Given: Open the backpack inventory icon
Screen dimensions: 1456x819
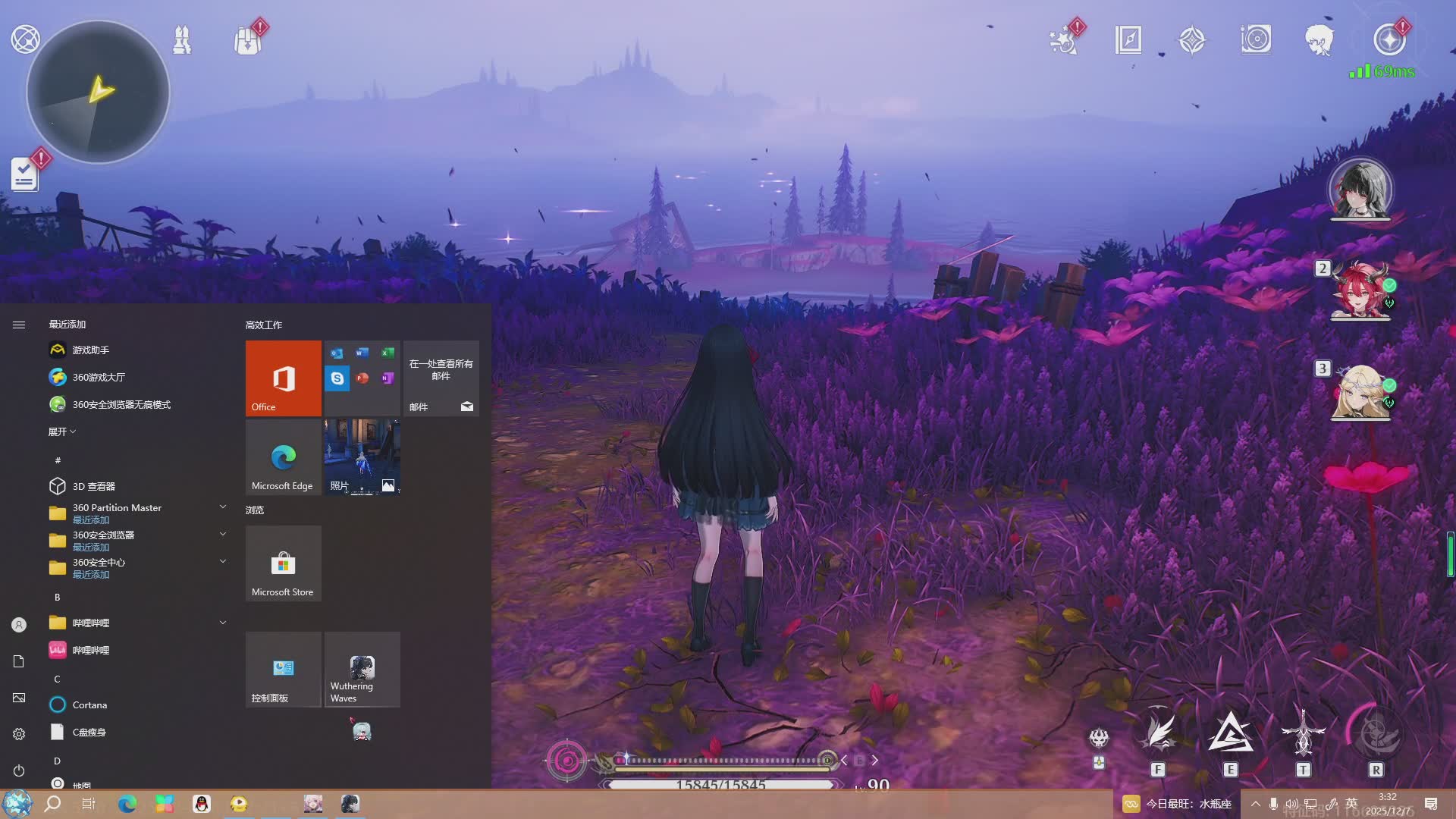Looking at the screenshot, I should [247, 39].
